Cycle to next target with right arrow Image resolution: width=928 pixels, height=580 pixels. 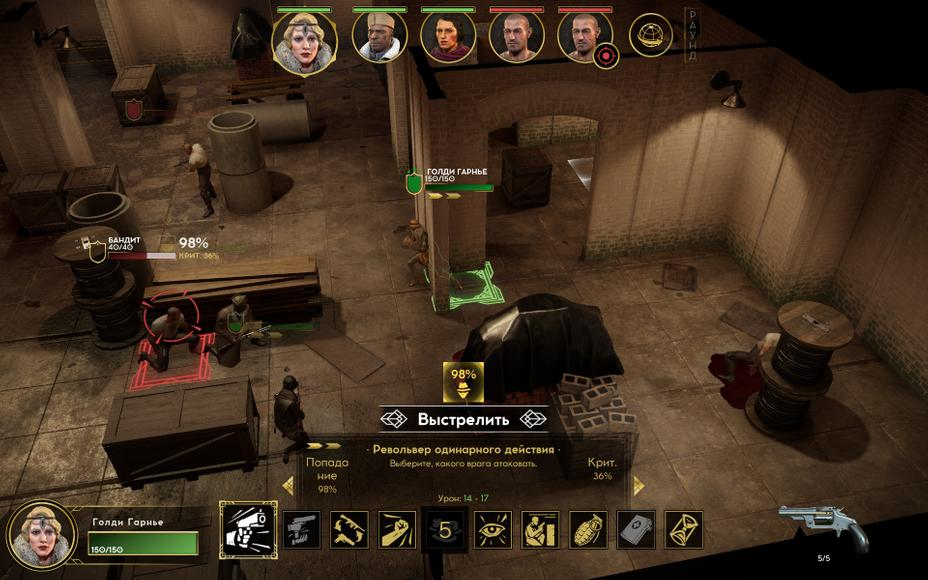pos(639,486)
